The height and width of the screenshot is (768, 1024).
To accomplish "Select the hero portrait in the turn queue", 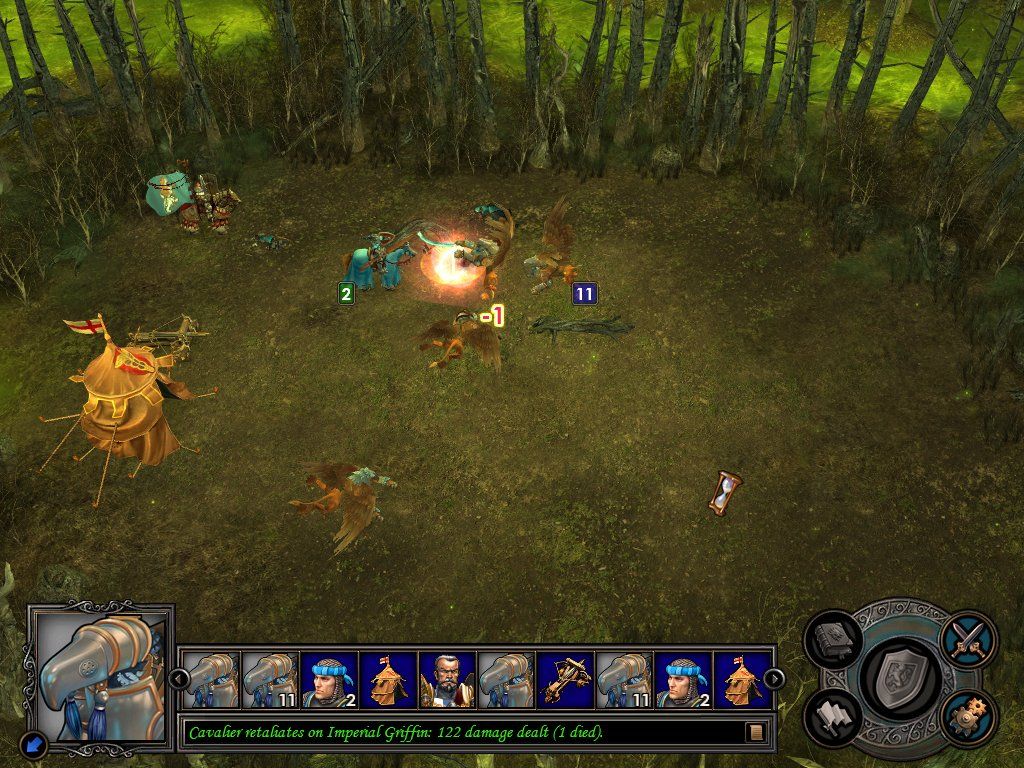I will coord(446,680).
